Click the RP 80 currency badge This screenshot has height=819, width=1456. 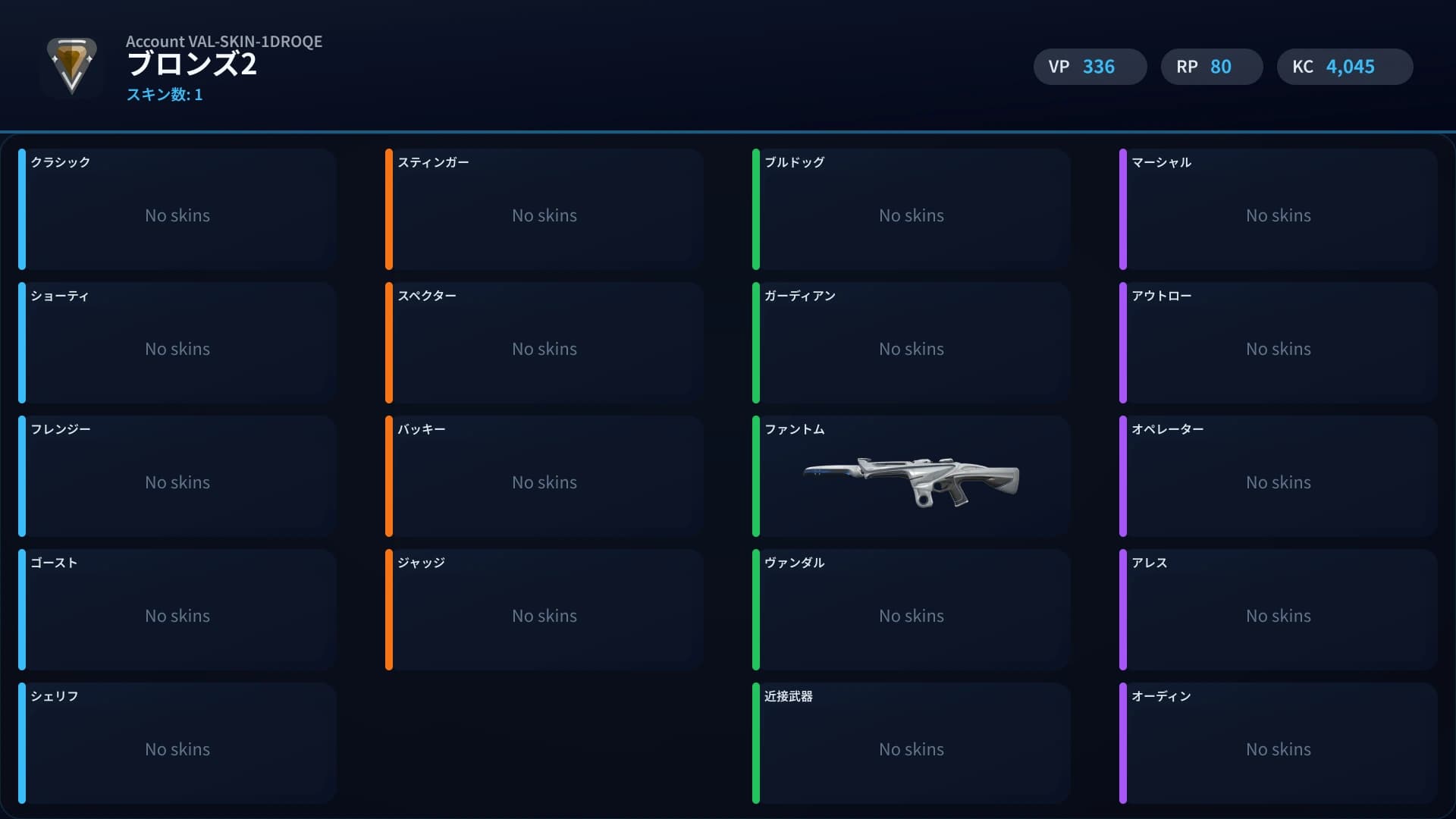(x=1211, y=67)
